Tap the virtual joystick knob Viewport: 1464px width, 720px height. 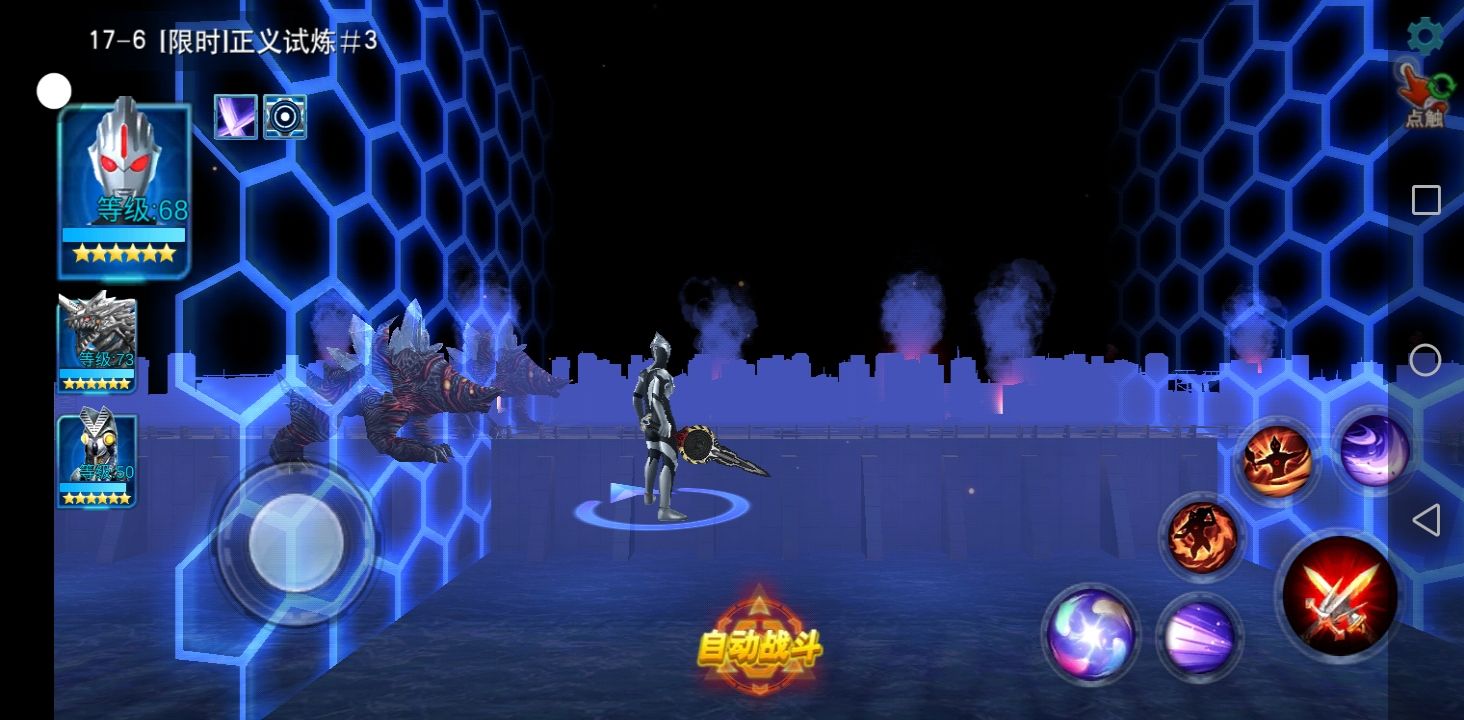point(296,543)
